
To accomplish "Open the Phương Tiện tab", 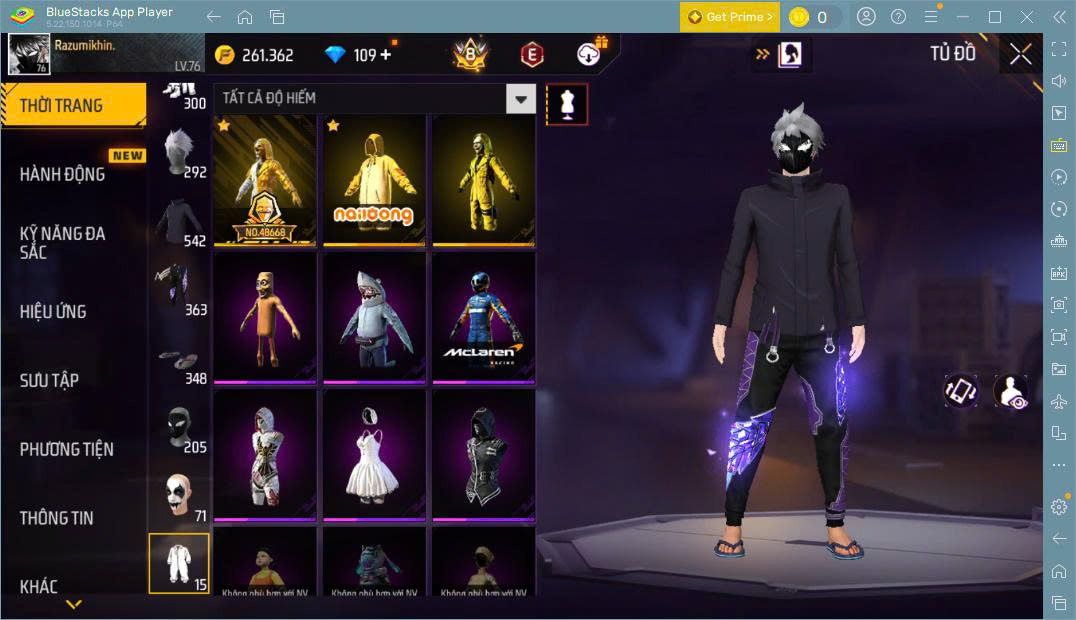I will point(66,449).
